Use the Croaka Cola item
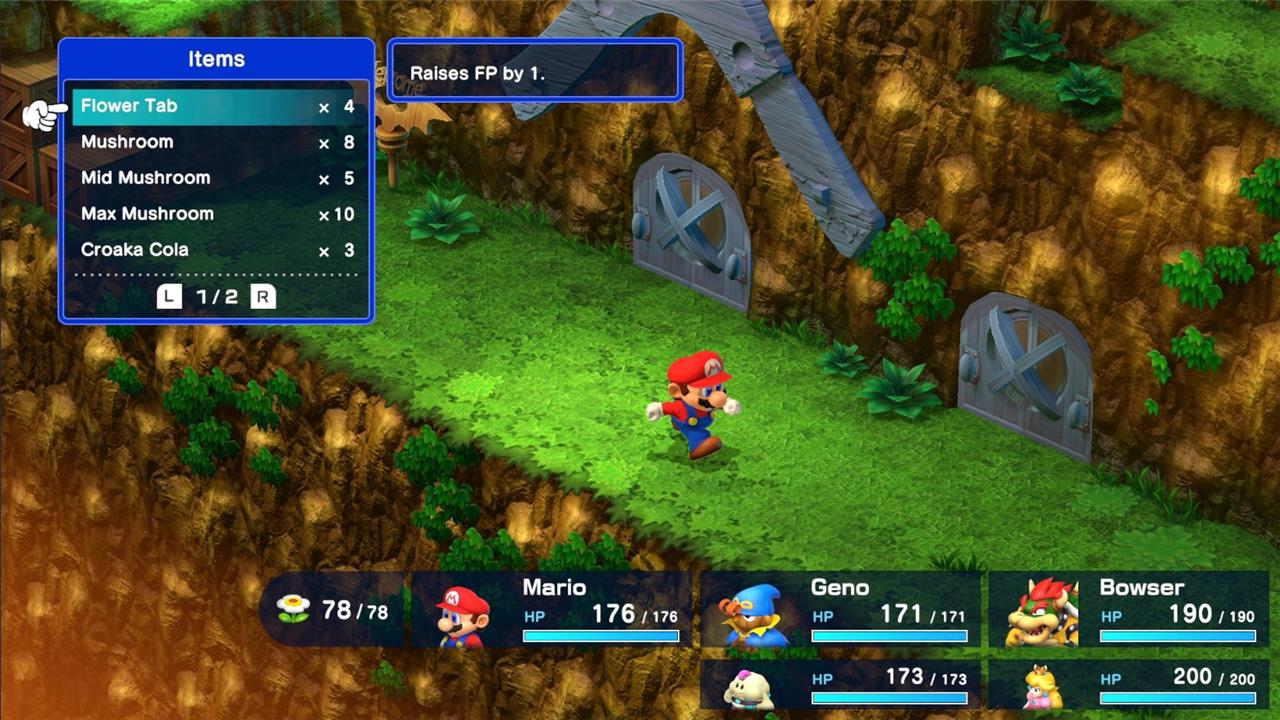 (x=215, y=250)
